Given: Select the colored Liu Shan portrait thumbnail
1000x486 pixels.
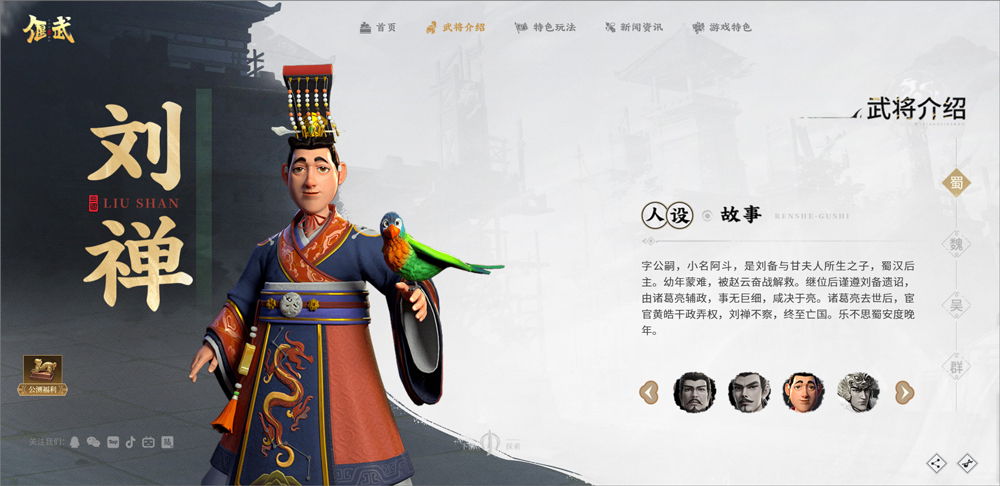Looking at the screenshot, I should [803, 392].
